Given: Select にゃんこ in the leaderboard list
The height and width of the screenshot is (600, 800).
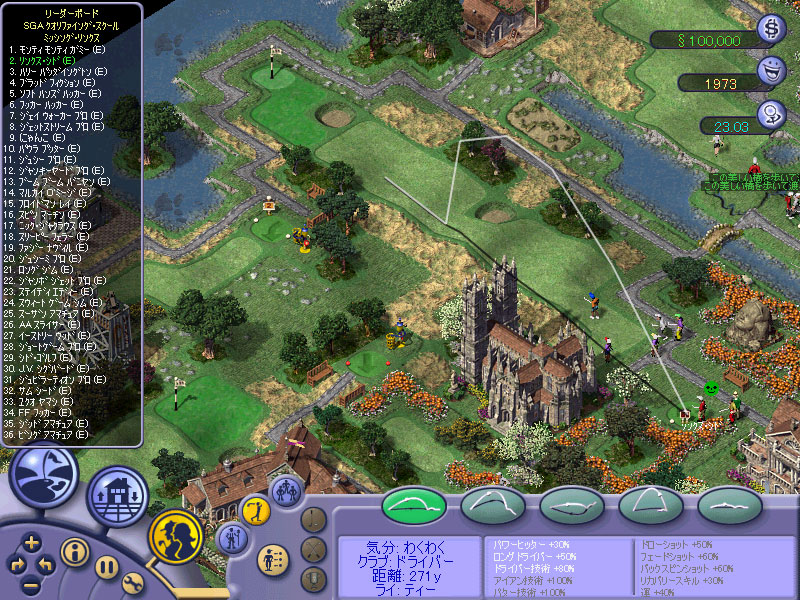Looking at the screenshot, I should (38, 138).
